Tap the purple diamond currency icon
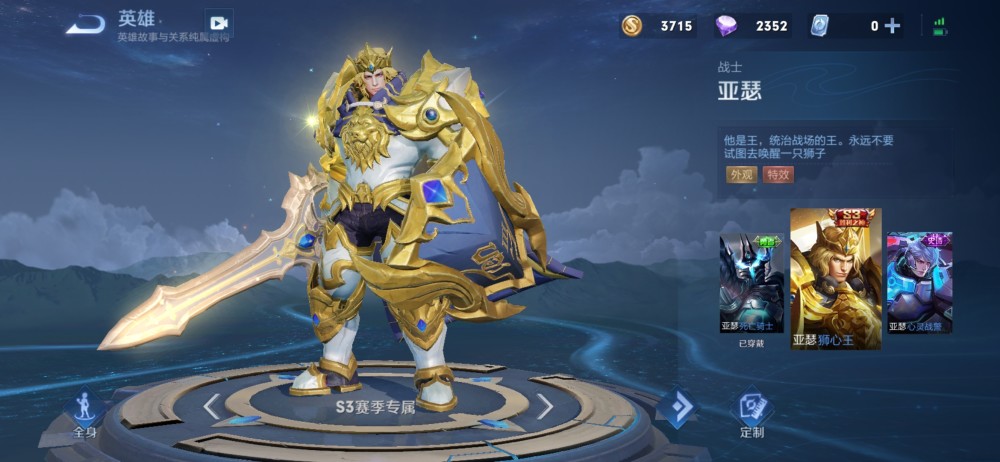This screenshot has width=1000, height=462. pyautogui.click(x=727, y=26)
